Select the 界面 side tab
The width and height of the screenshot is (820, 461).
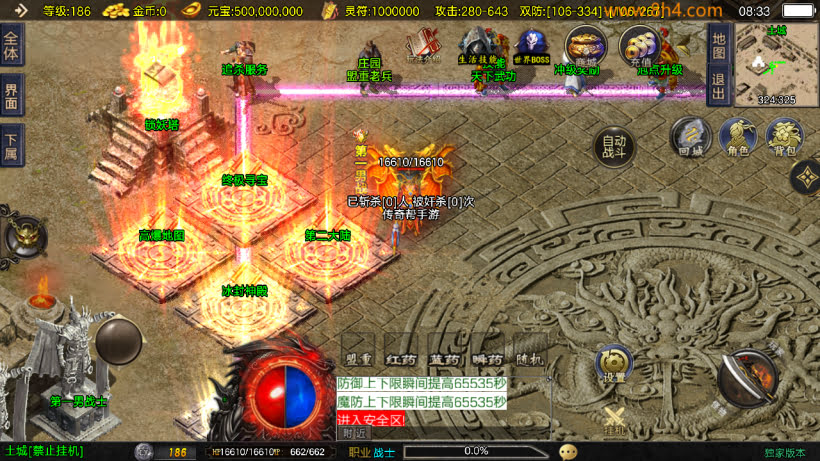(x=12, y=96)
